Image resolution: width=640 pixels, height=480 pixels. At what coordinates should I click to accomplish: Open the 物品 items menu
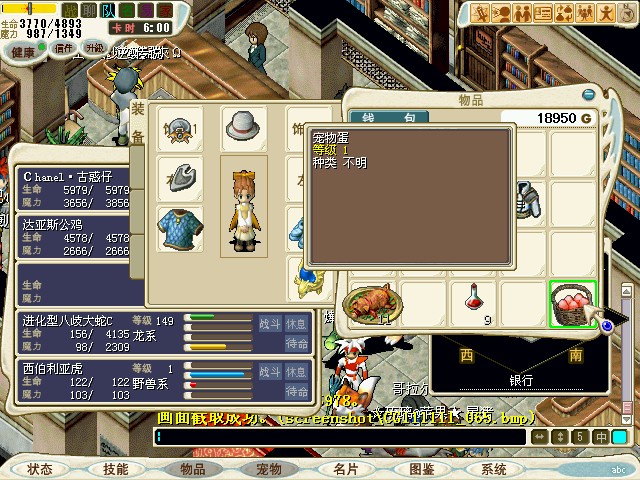(192, 469)
